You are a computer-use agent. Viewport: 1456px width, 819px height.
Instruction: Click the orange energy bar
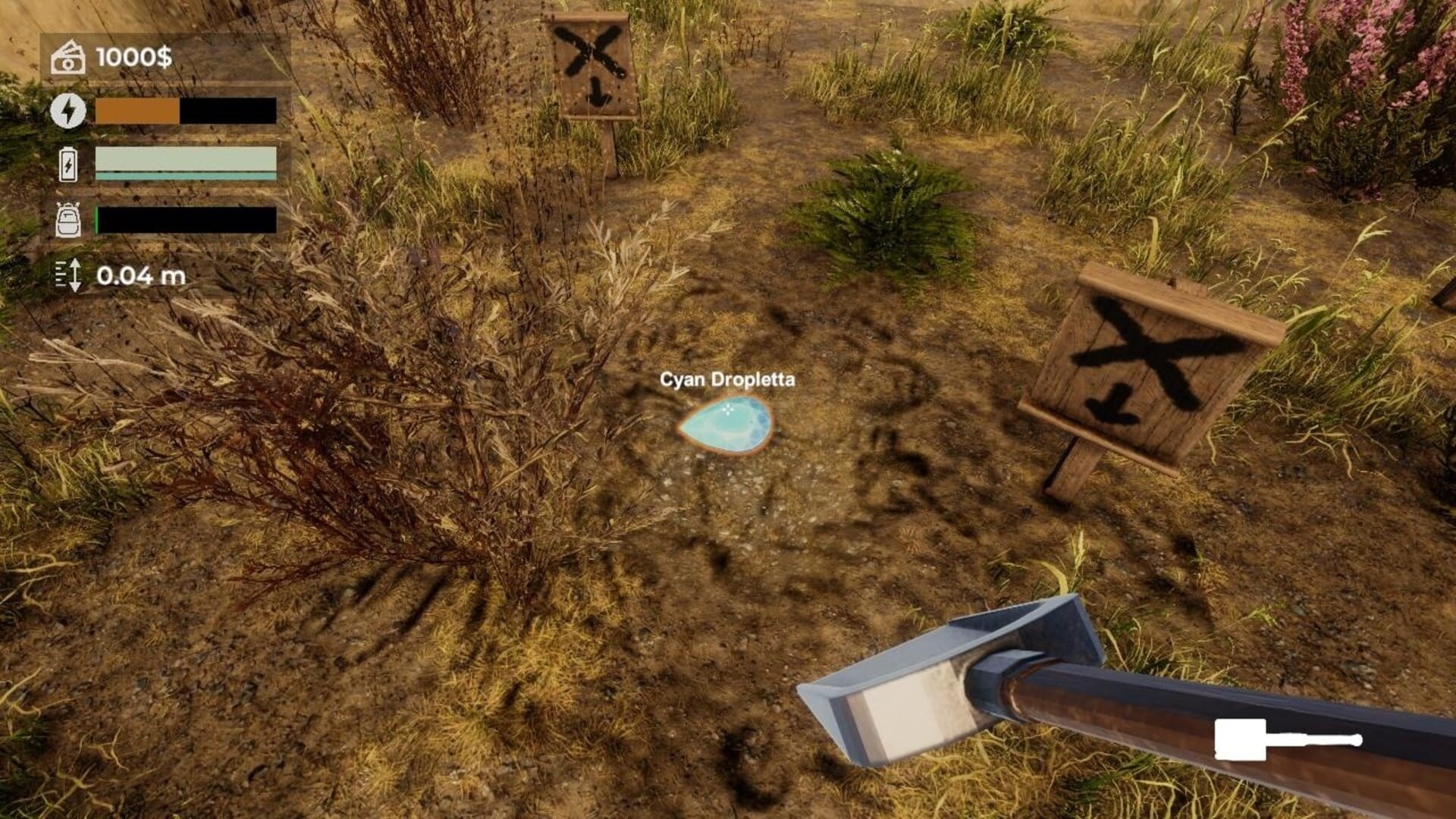tap(136, 112)
